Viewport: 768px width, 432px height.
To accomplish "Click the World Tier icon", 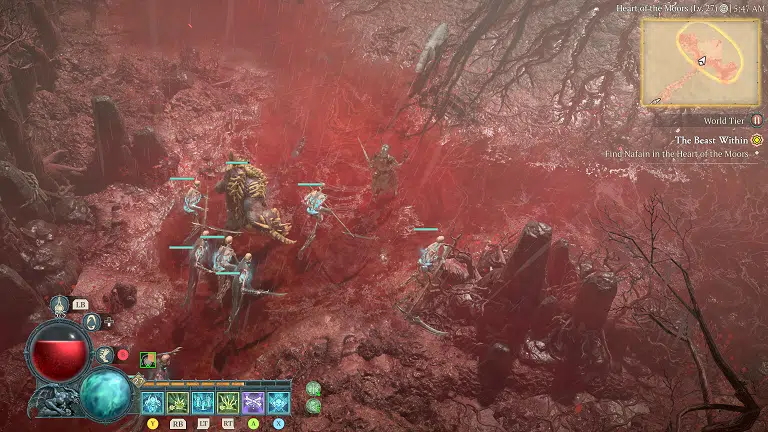I will pyautogui.click(x=757, y=119).
